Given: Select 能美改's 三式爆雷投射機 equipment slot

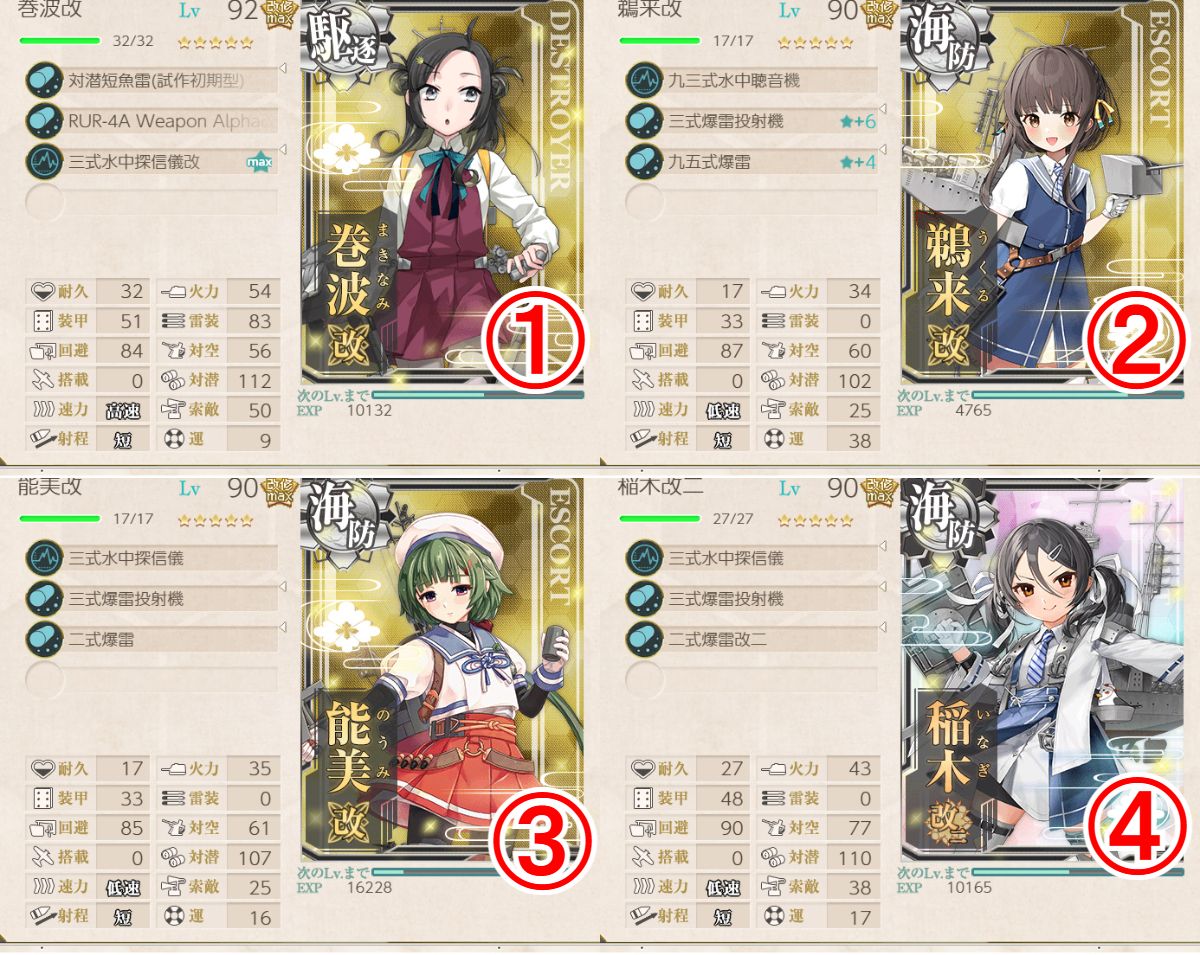Looking at the screenshot, I should pos(150,598).
